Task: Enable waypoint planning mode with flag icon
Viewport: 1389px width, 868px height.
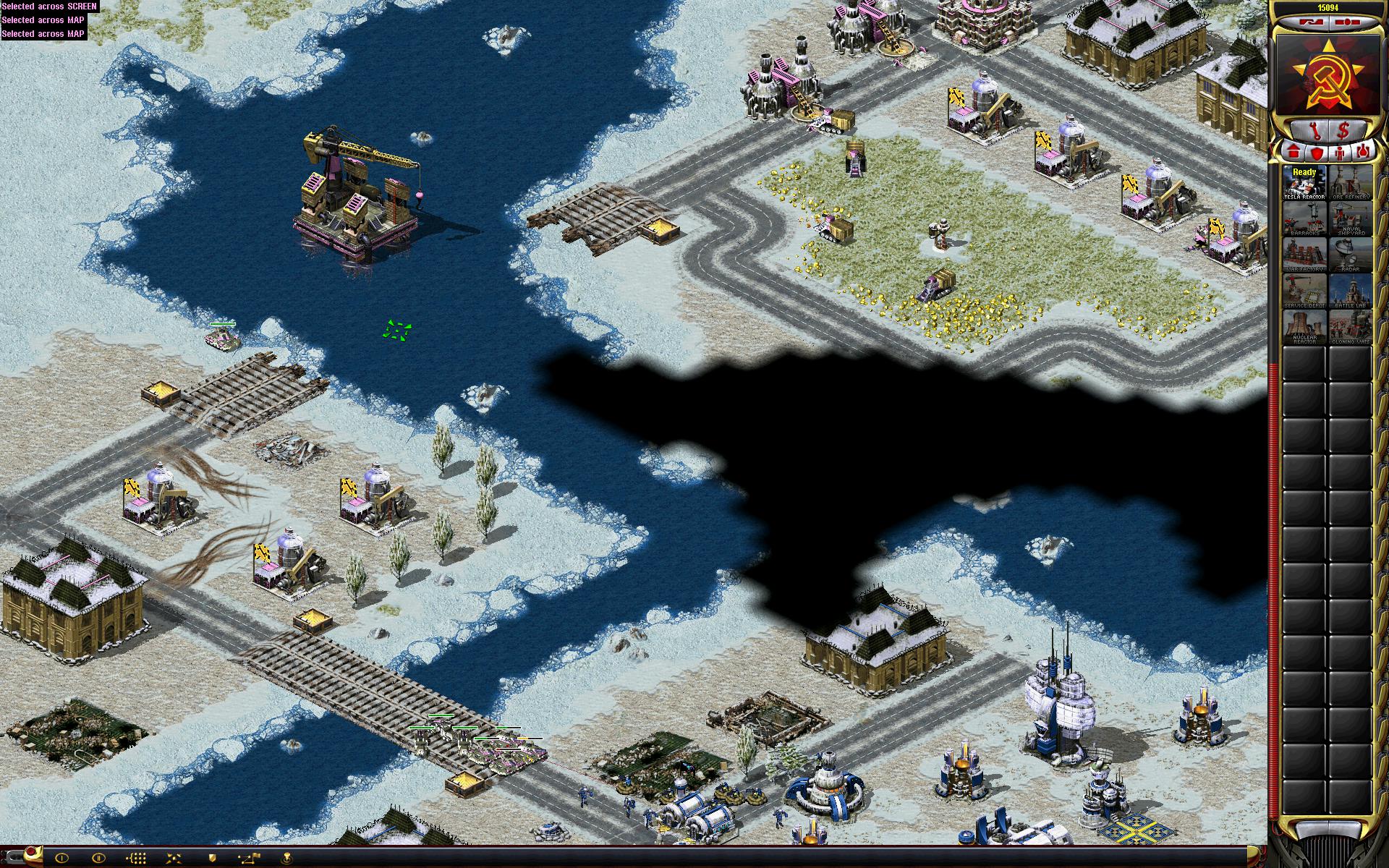Action: tap(250, 858)
